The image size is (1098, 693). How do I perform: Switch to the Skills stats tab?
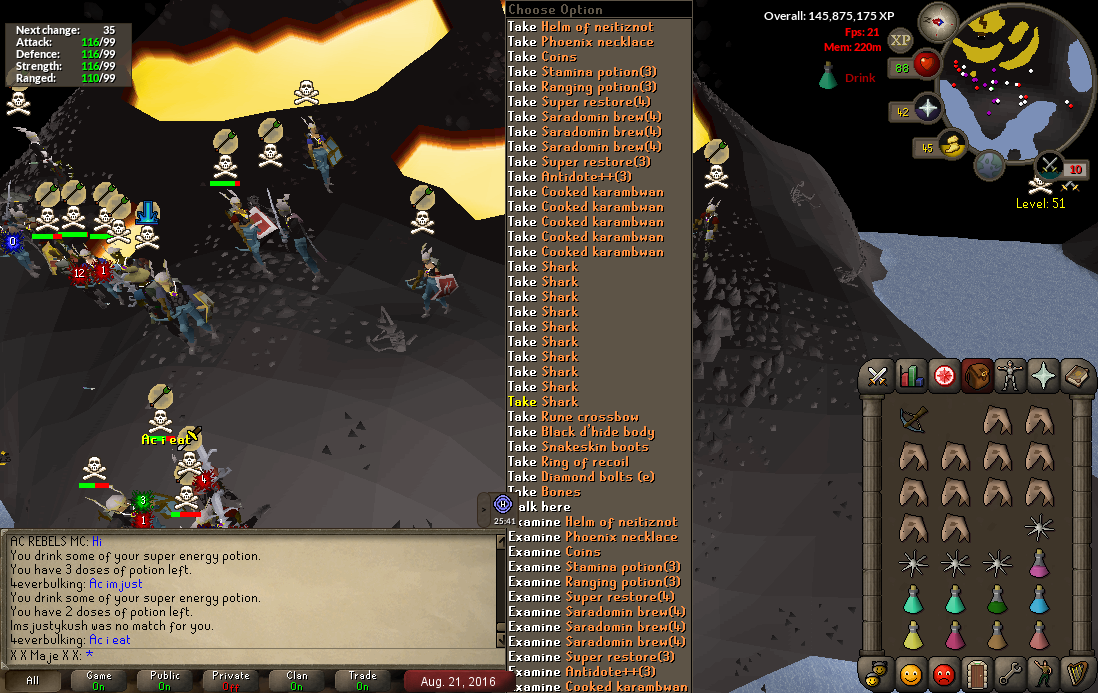pos(910,376)
